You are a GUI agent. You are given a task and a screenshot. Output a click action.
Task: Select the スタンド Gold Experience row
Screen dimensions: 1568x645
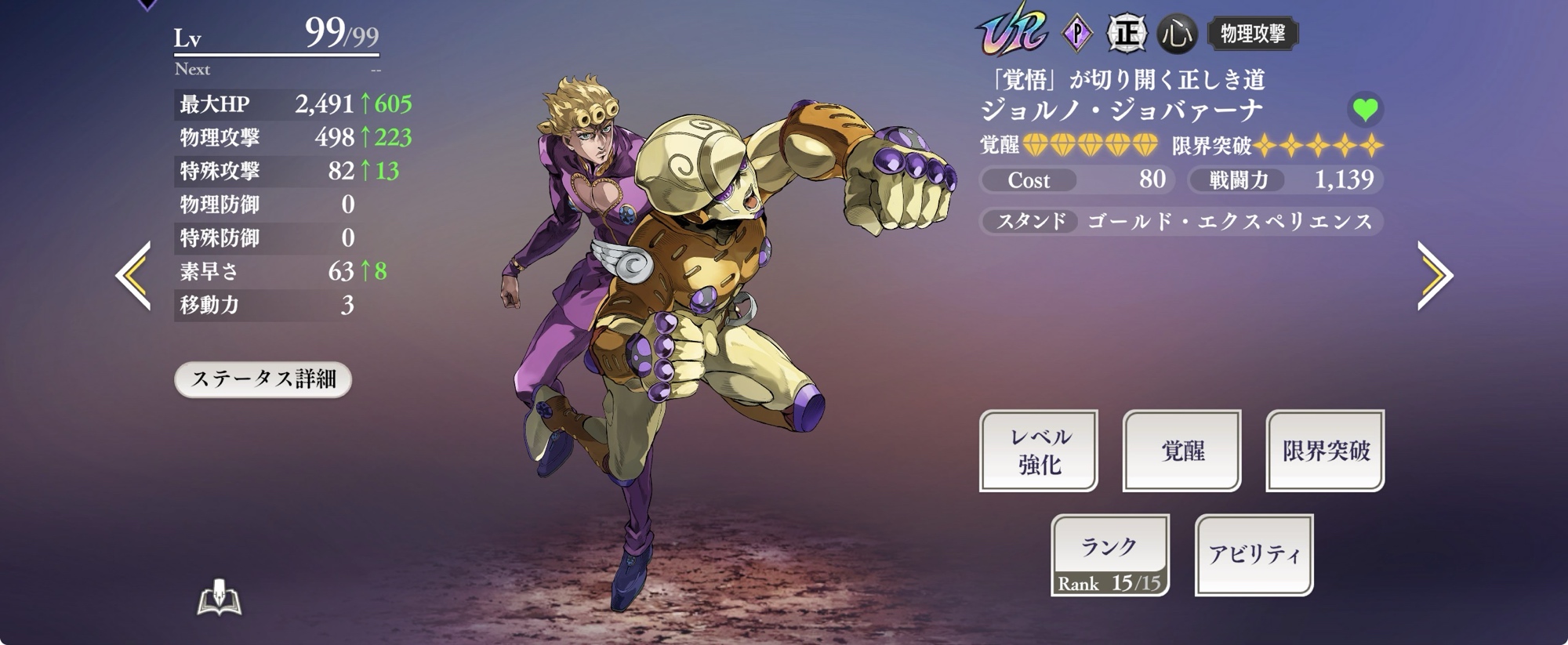[1181, 222]
